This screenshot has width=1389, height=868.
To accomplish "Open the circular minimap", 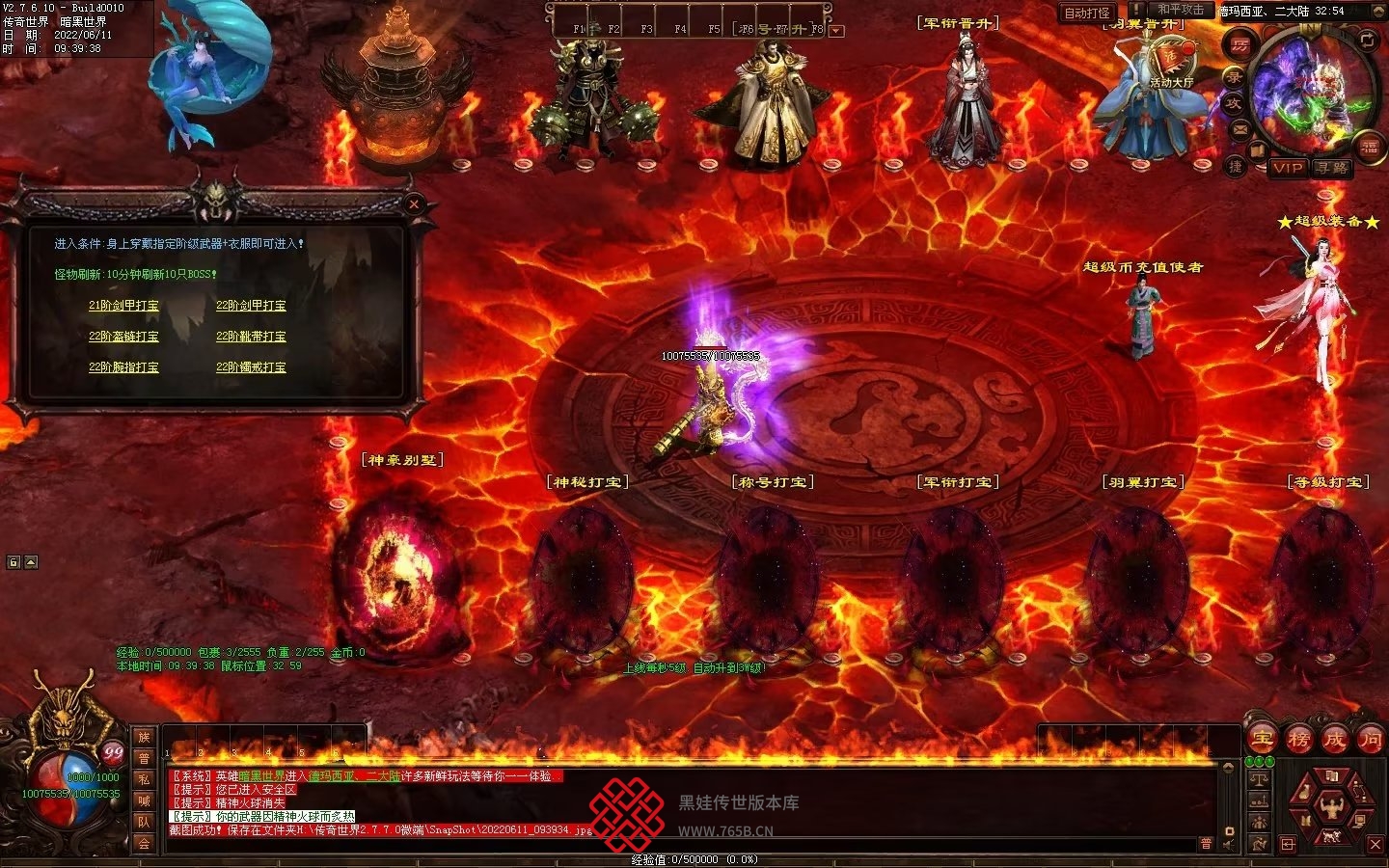I will point(1310,93).
